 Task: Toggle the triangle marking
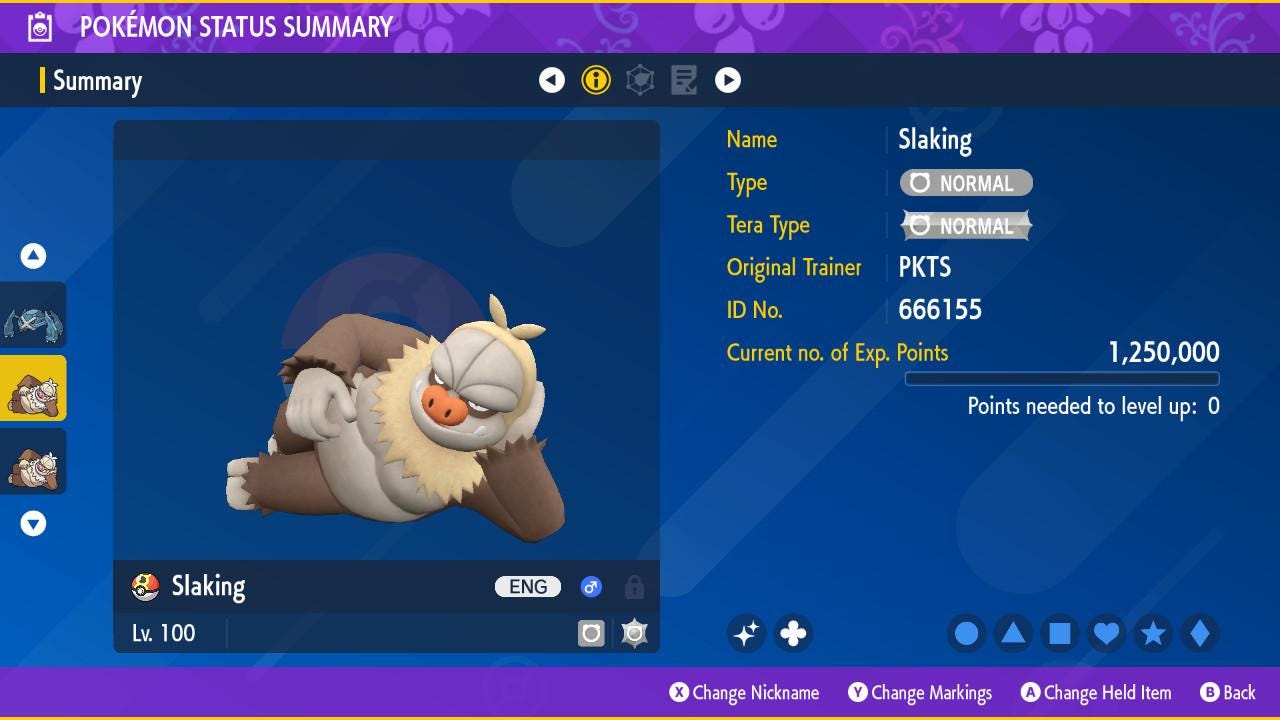click(1013, 633)
